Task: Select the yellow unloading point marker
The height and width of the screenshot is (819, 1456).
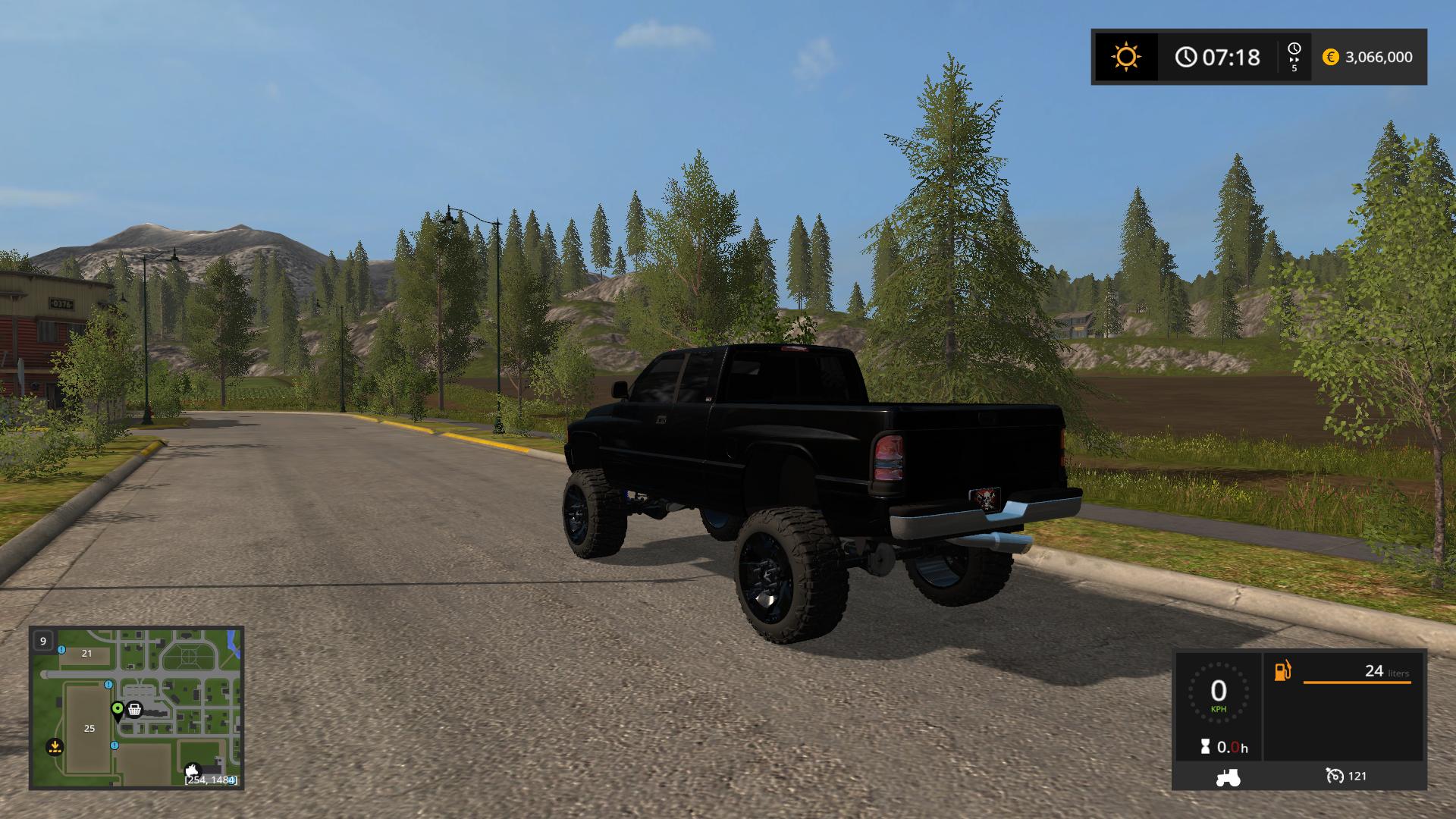Action: (x=55, y=747)
